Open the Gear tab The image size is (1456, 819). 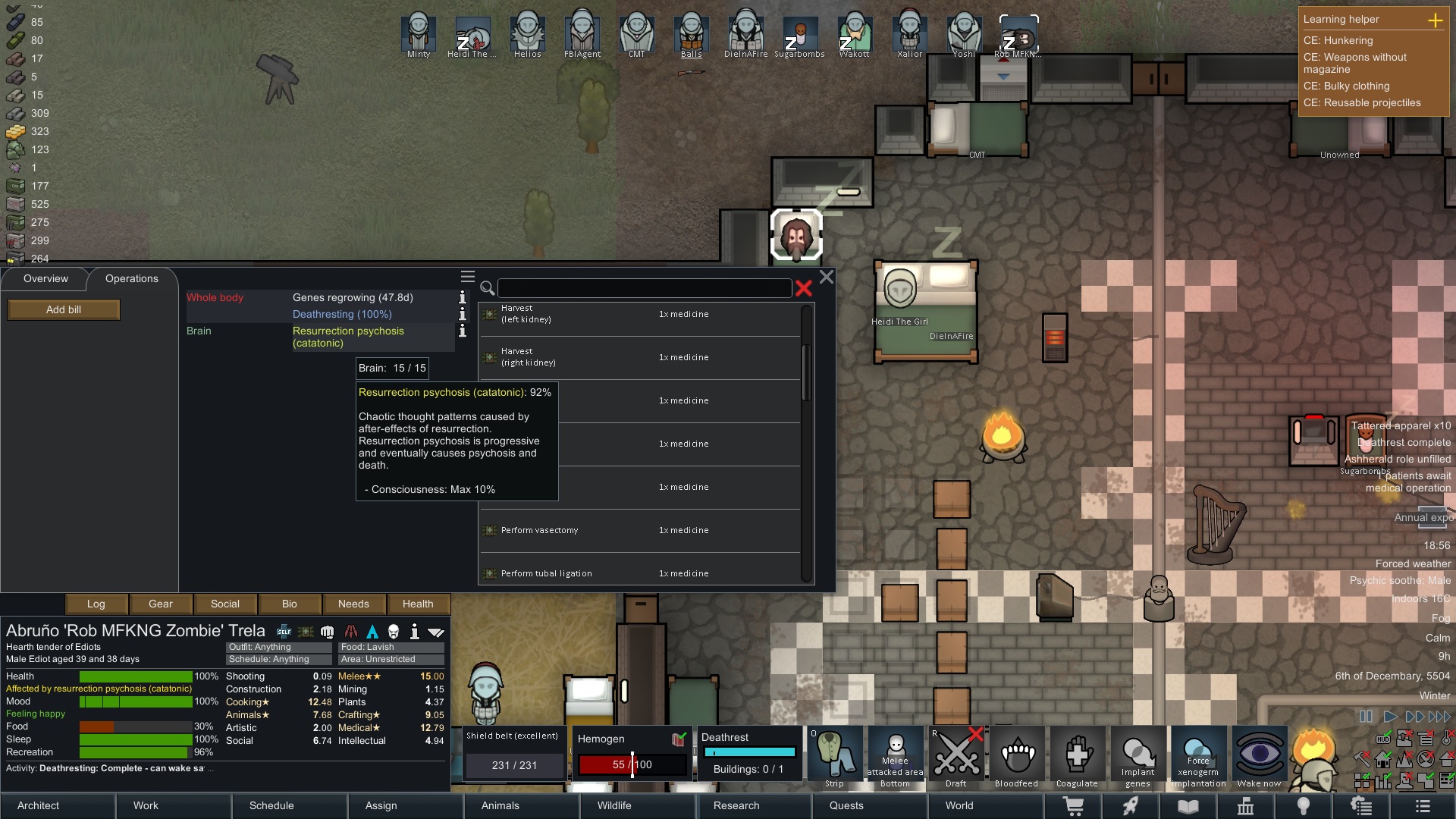point(160,604)
